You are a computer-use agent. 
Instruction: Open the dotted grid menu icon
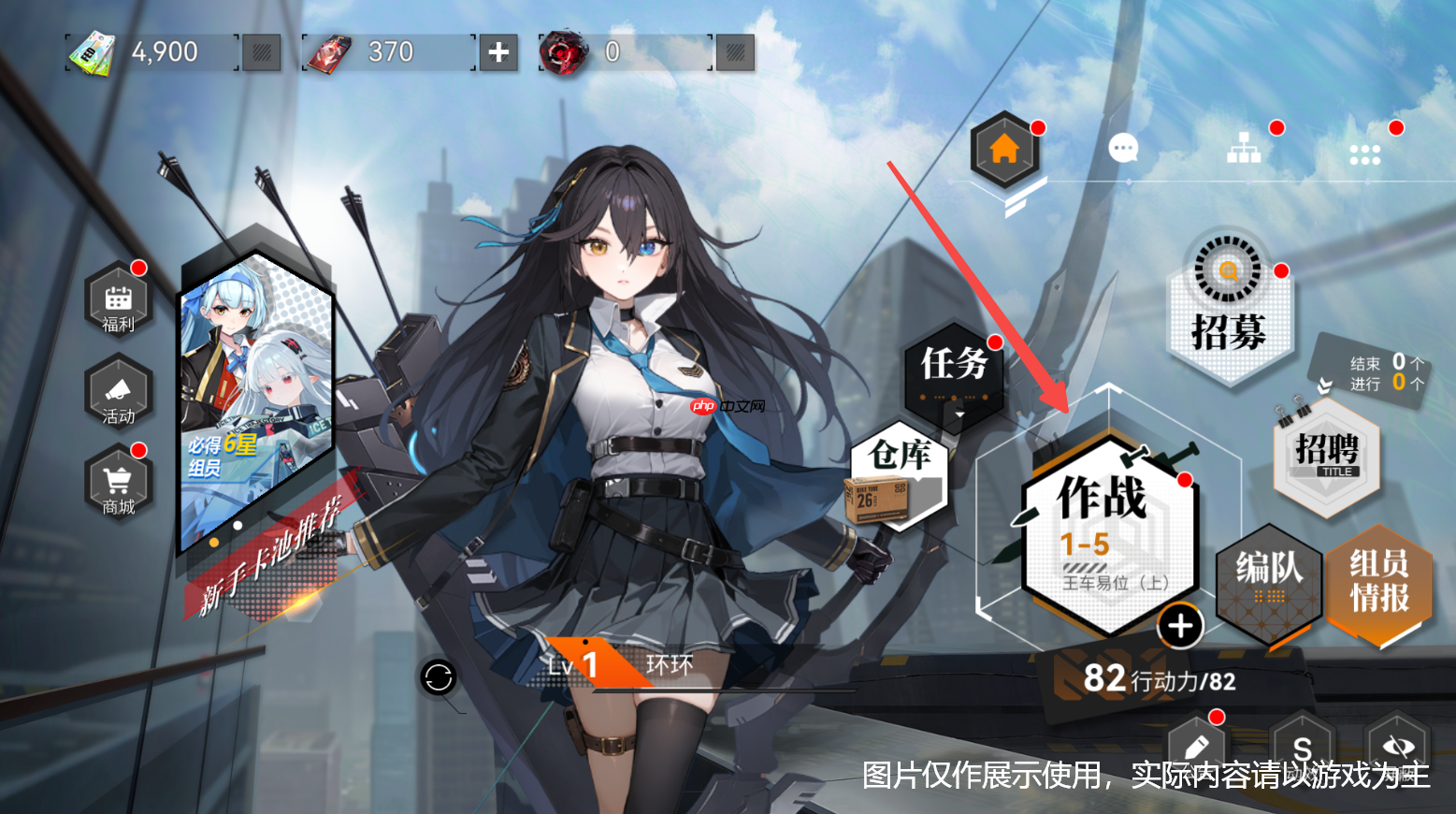pos(1363,153)
